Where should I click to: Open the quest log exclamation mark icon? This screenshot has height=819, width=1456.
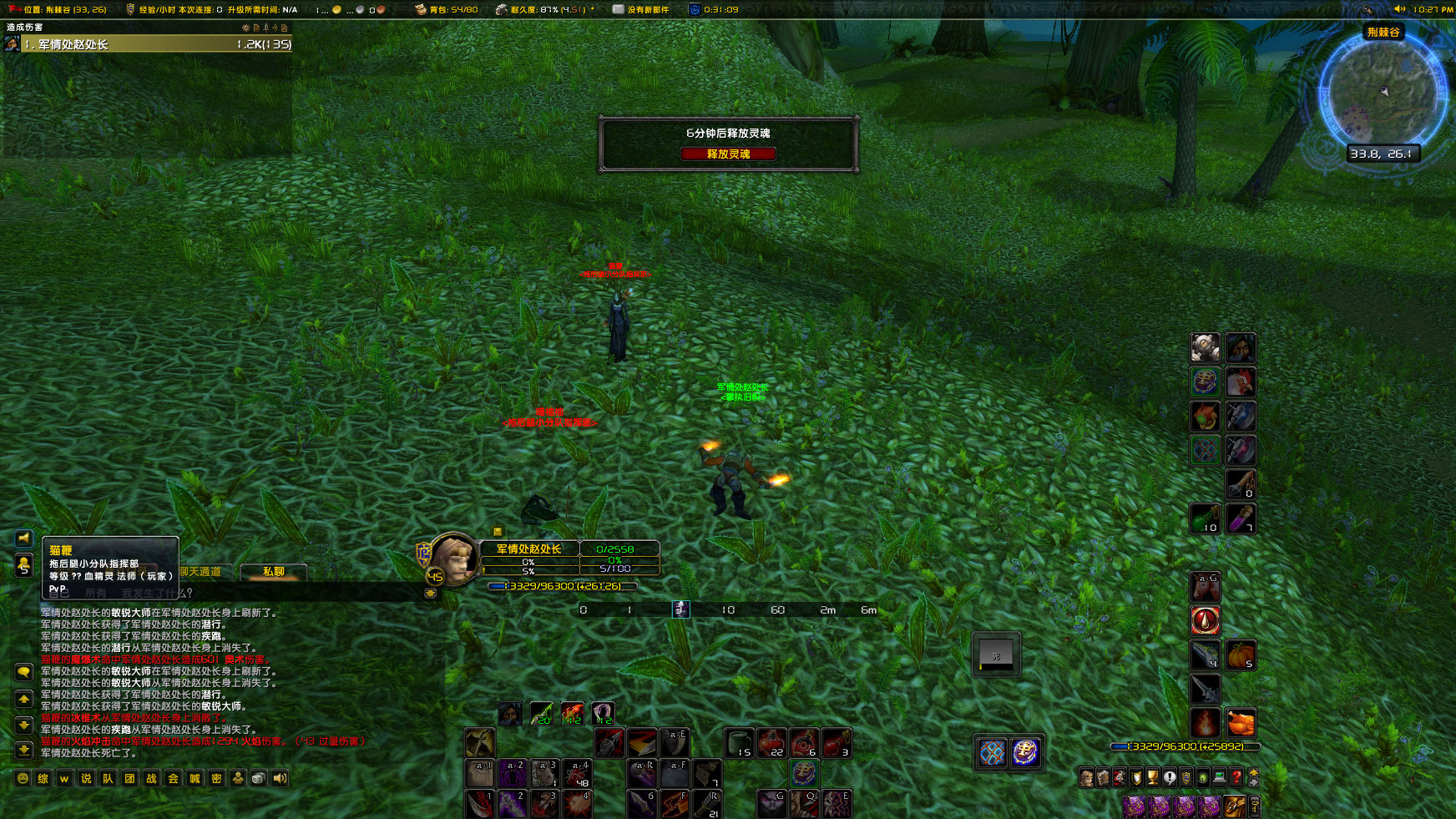[x=1170, y=778]
